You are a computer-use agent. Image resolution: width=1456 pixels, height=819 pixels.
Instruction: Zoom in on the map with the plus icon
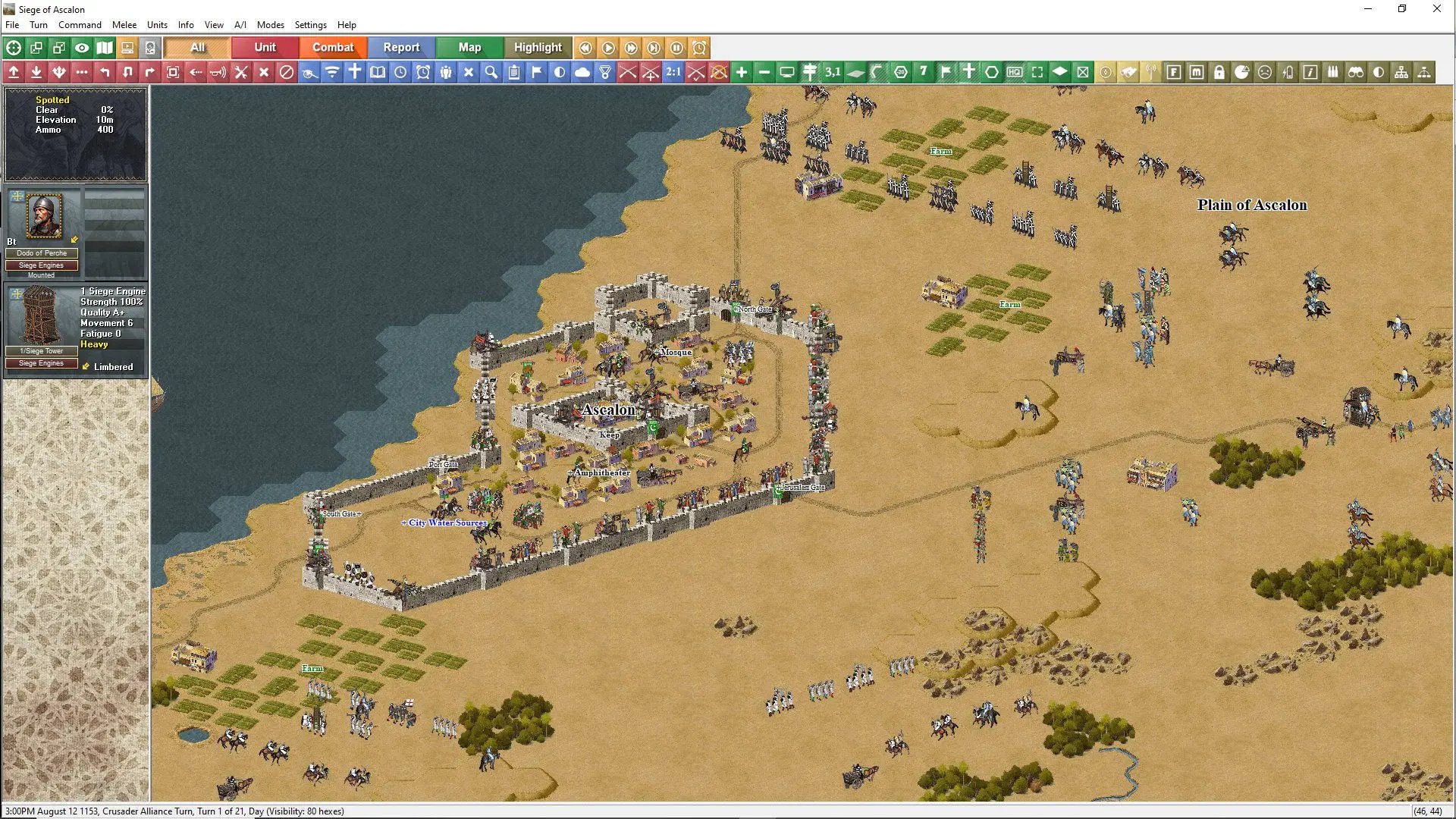pos(742,72)
